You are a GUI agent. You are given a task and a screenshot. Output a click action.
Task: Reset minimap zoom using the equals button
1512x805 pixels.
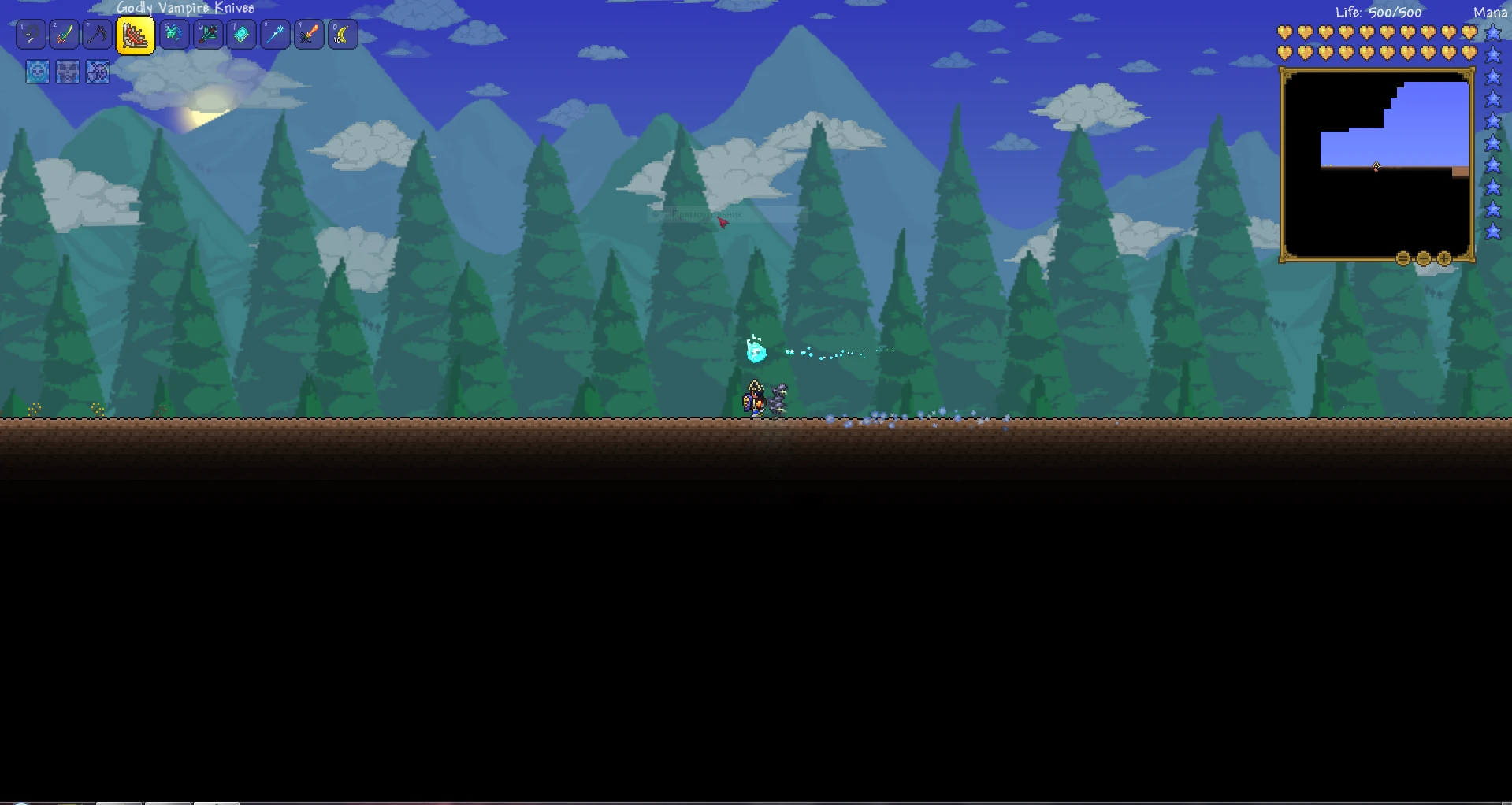pos(1403,257)
